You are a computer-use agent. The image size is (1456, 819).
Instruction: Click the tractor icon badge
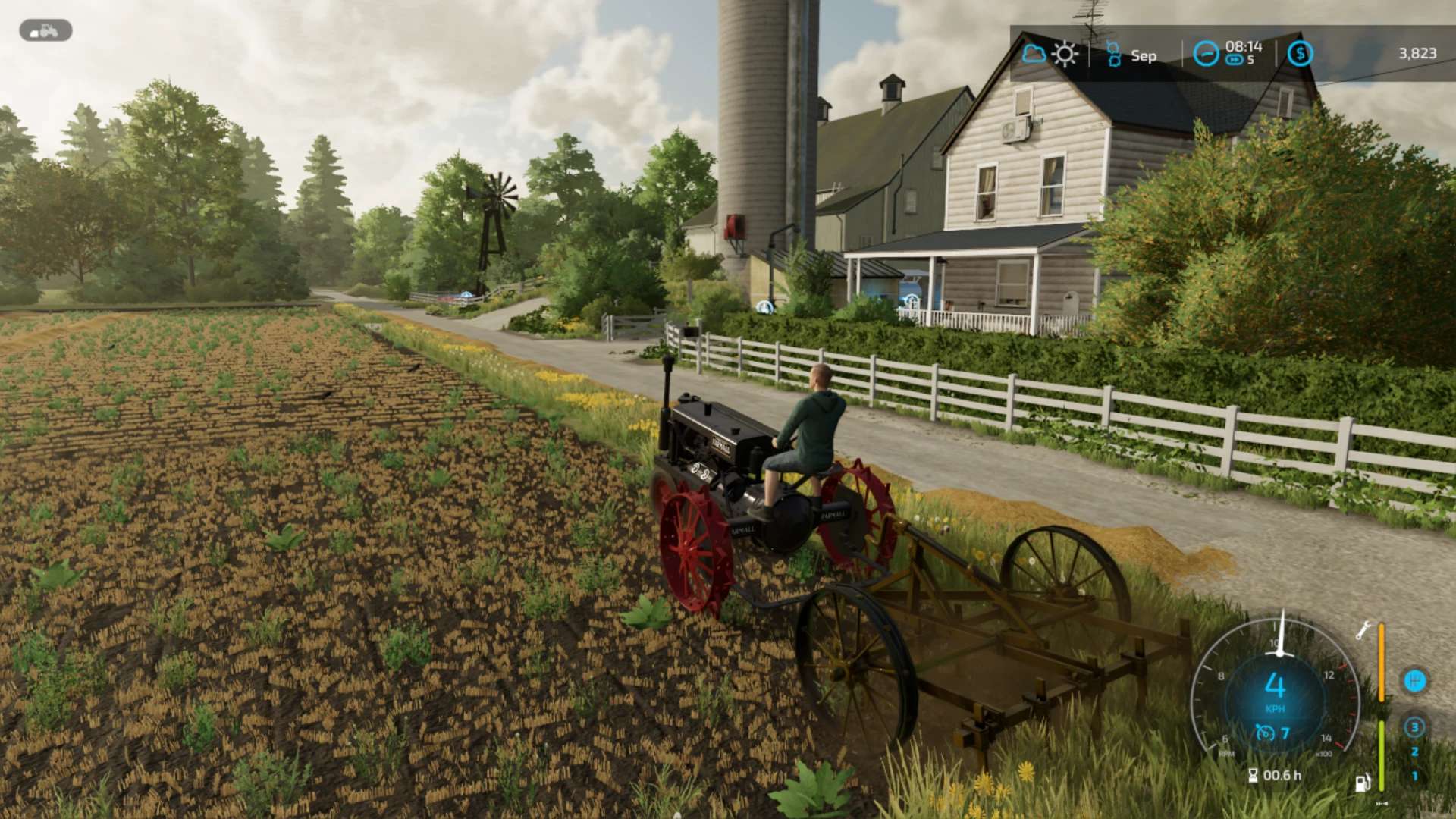(45, 31)
